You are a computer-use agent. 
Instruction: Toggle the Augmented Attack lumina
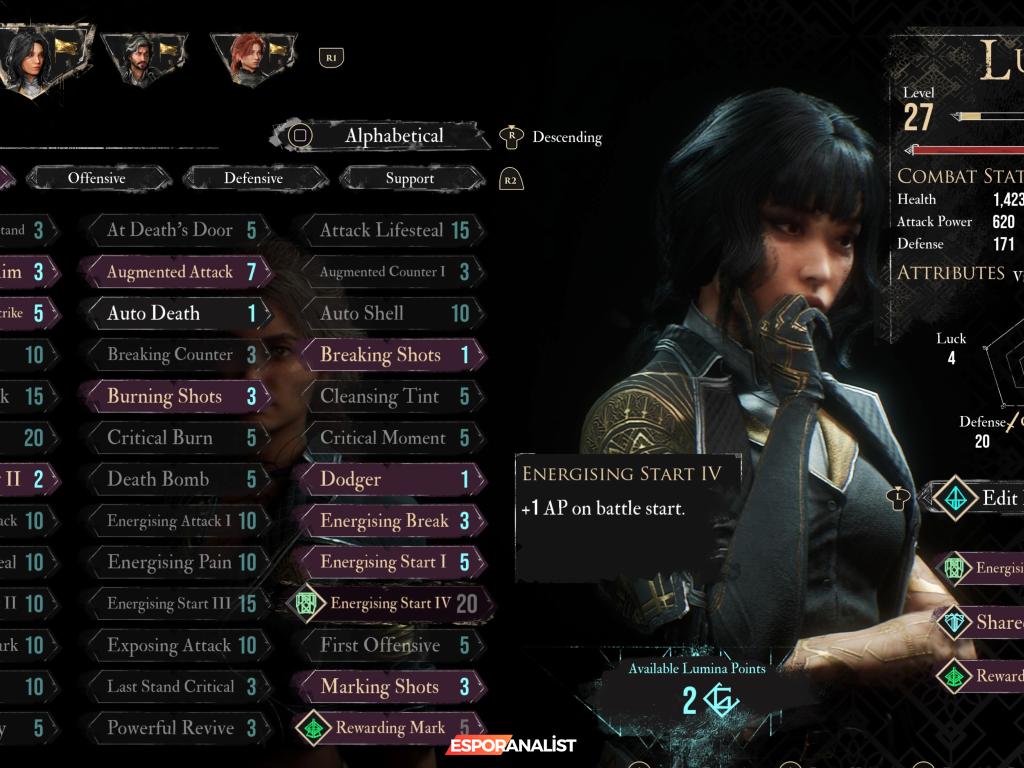(176, 272)
